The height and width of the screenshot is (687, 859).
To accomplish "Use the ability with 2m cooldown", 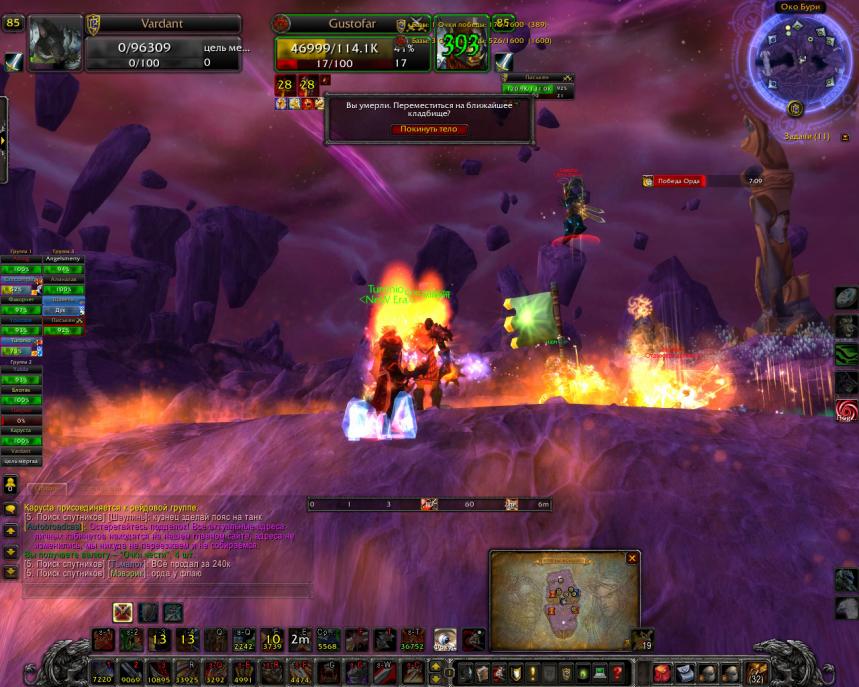I will point(299,640).
